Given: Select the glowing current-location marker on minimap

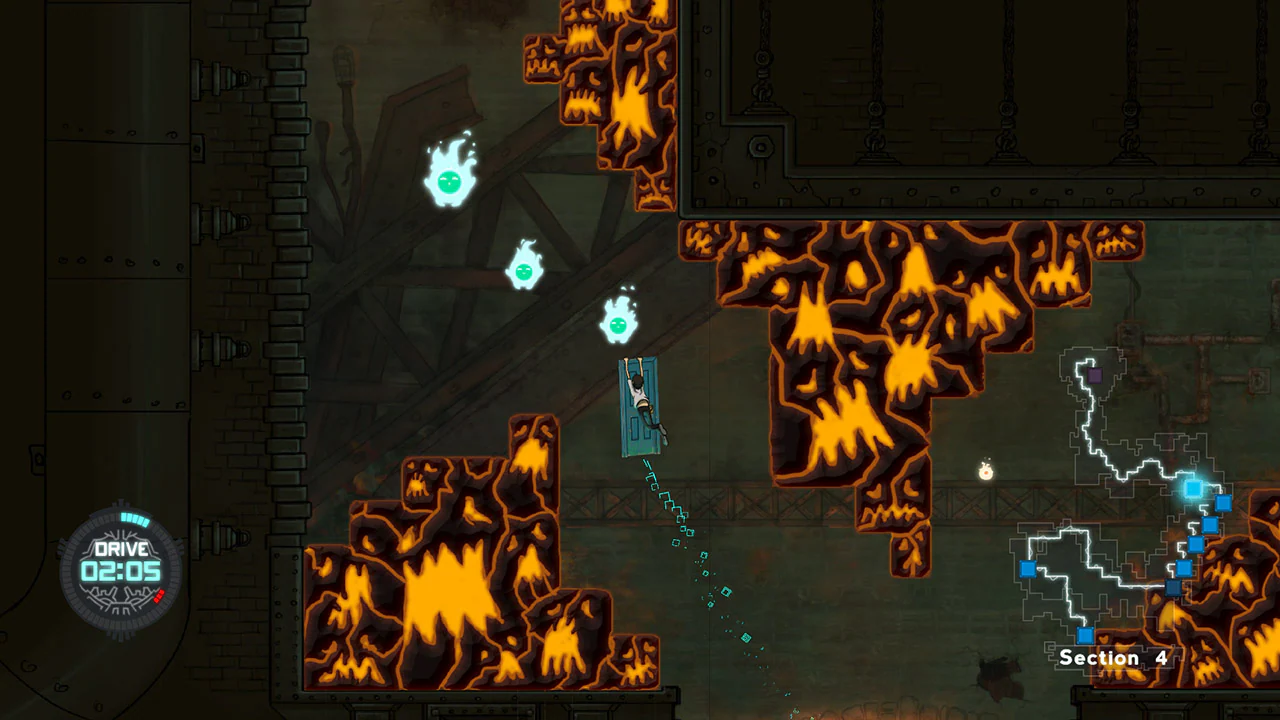Looking at the screenshot, I should click(x=1194, y=489).
